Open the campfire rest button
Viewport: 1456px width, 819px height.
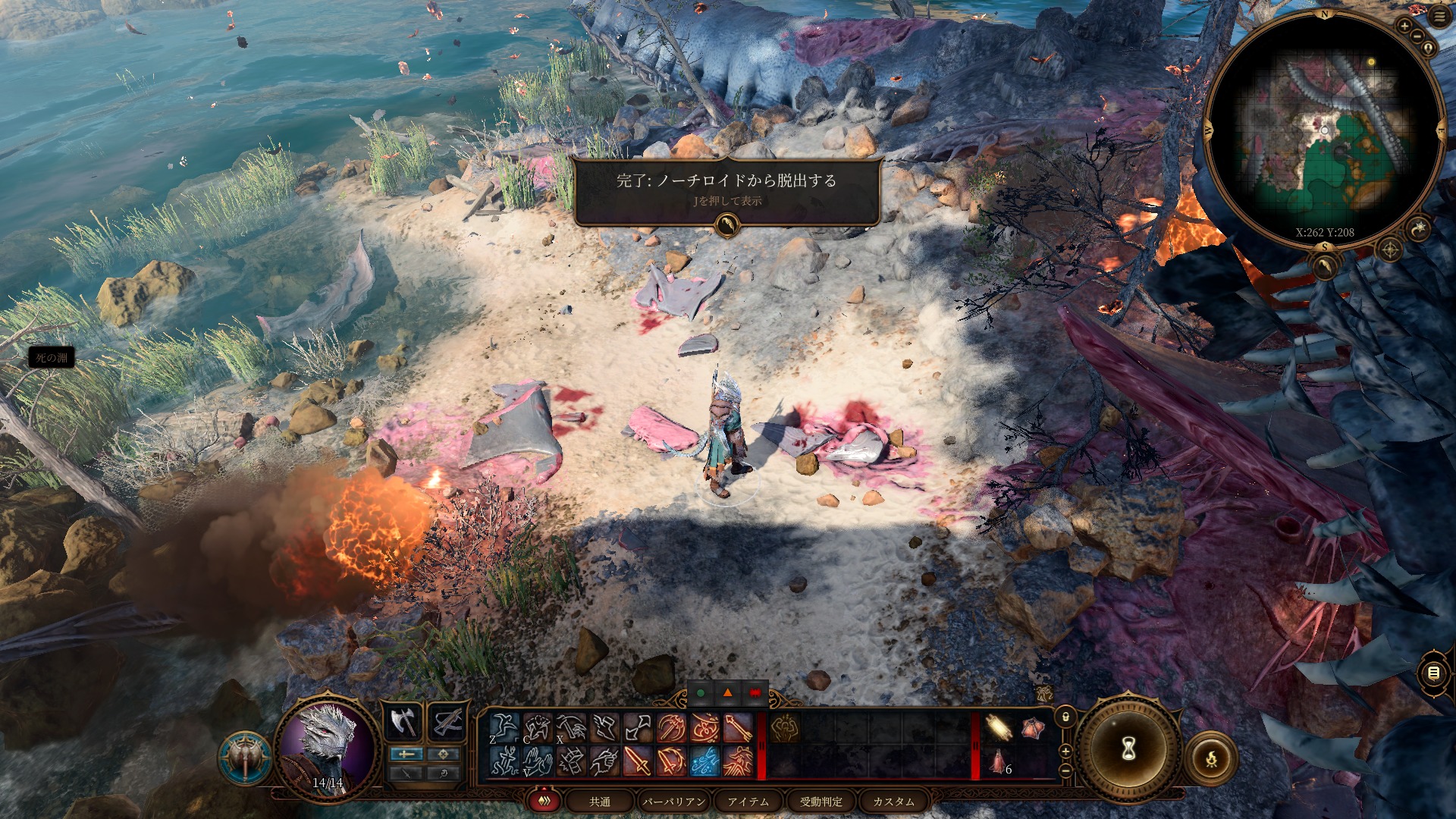(x=1211, y=758)
